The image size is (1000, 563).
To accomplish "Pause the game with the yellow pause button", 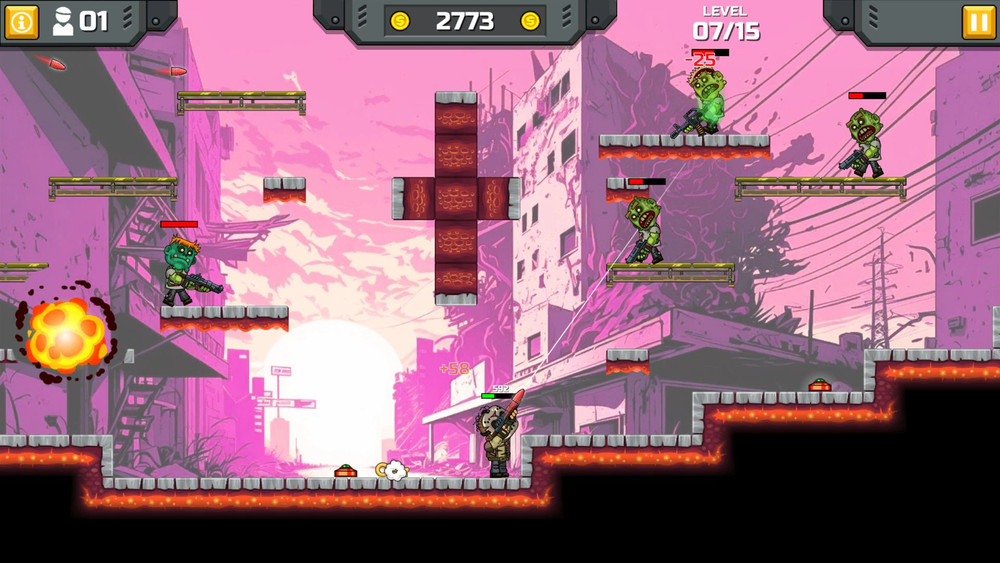I will coord(978,21).
